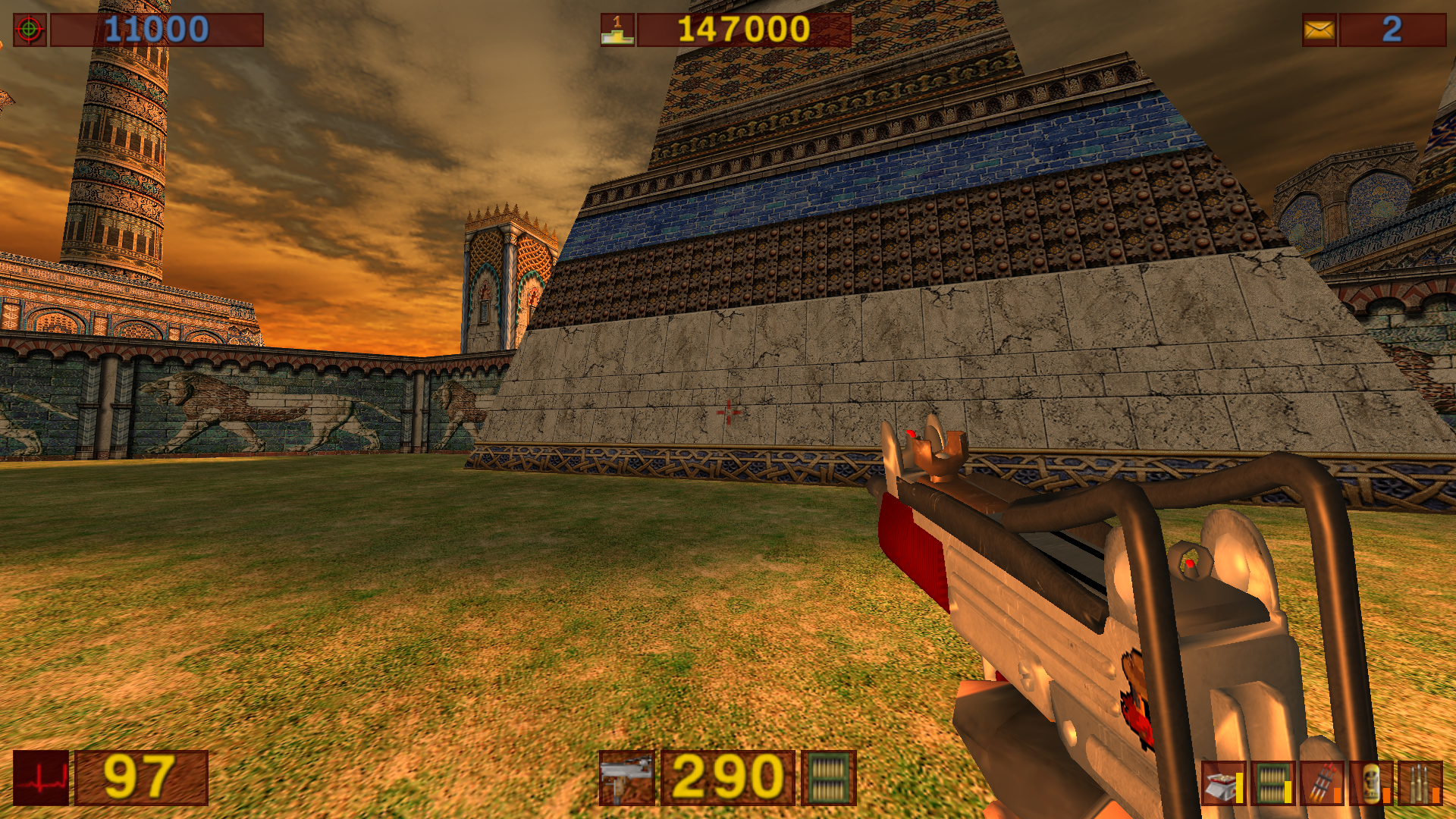
Task: Pick the yellow fuel canister ammo icon
Action: tap(1371, 784)
